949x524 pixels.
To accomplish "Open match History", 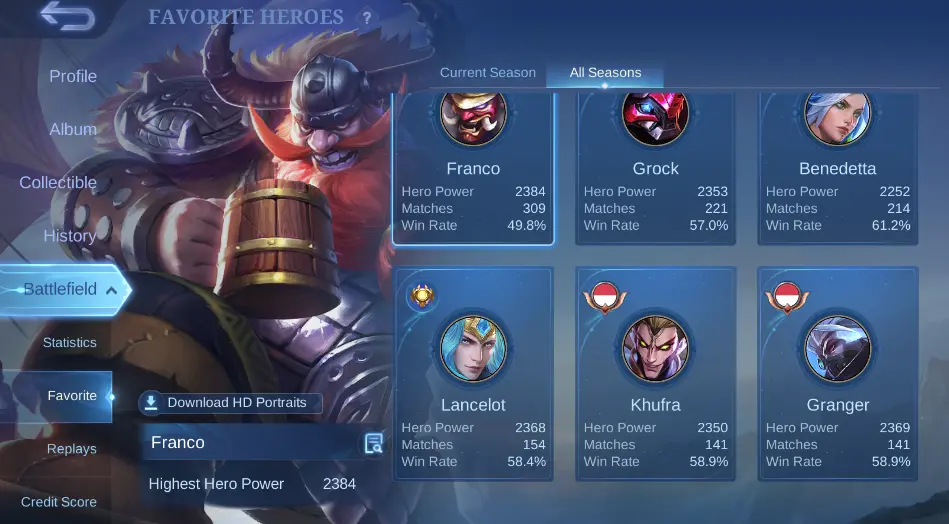I will click(x=69, y=236).
